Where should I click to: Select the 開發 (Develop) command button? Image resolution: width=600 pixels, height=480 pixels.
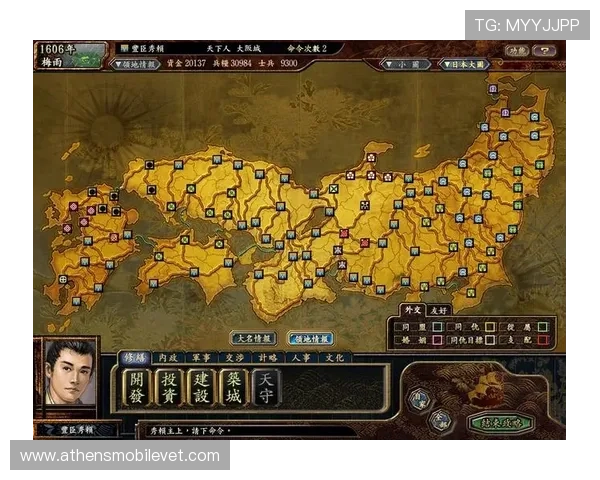point(136,387)
